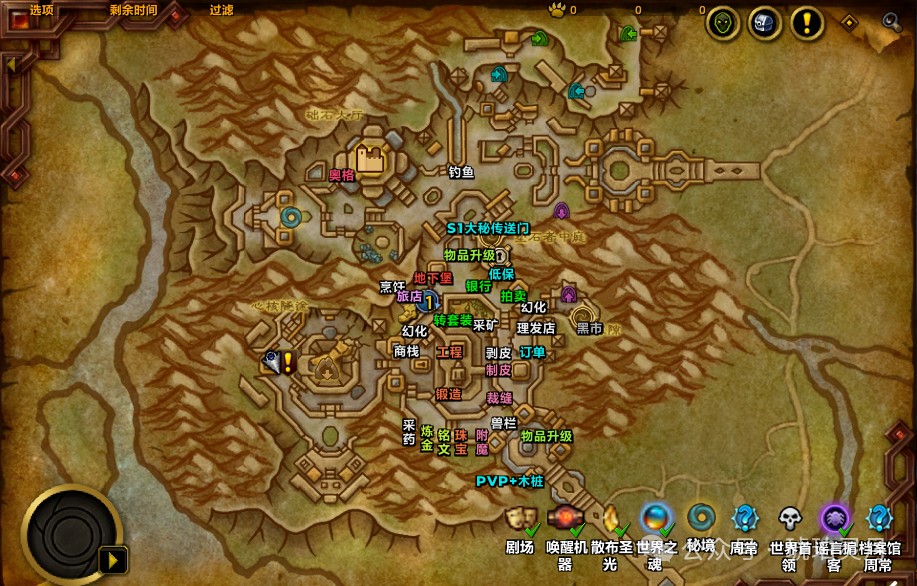Select the 秘境 swirl portal icon
917x586 pixels.
[x=701, y=518]
